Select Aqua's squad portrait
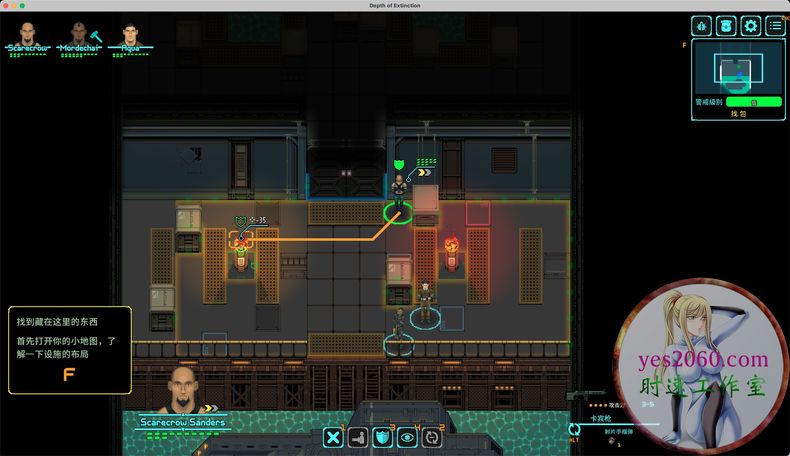Image resolution: width=790 pixels, height=456 pixels. (131, 32)
